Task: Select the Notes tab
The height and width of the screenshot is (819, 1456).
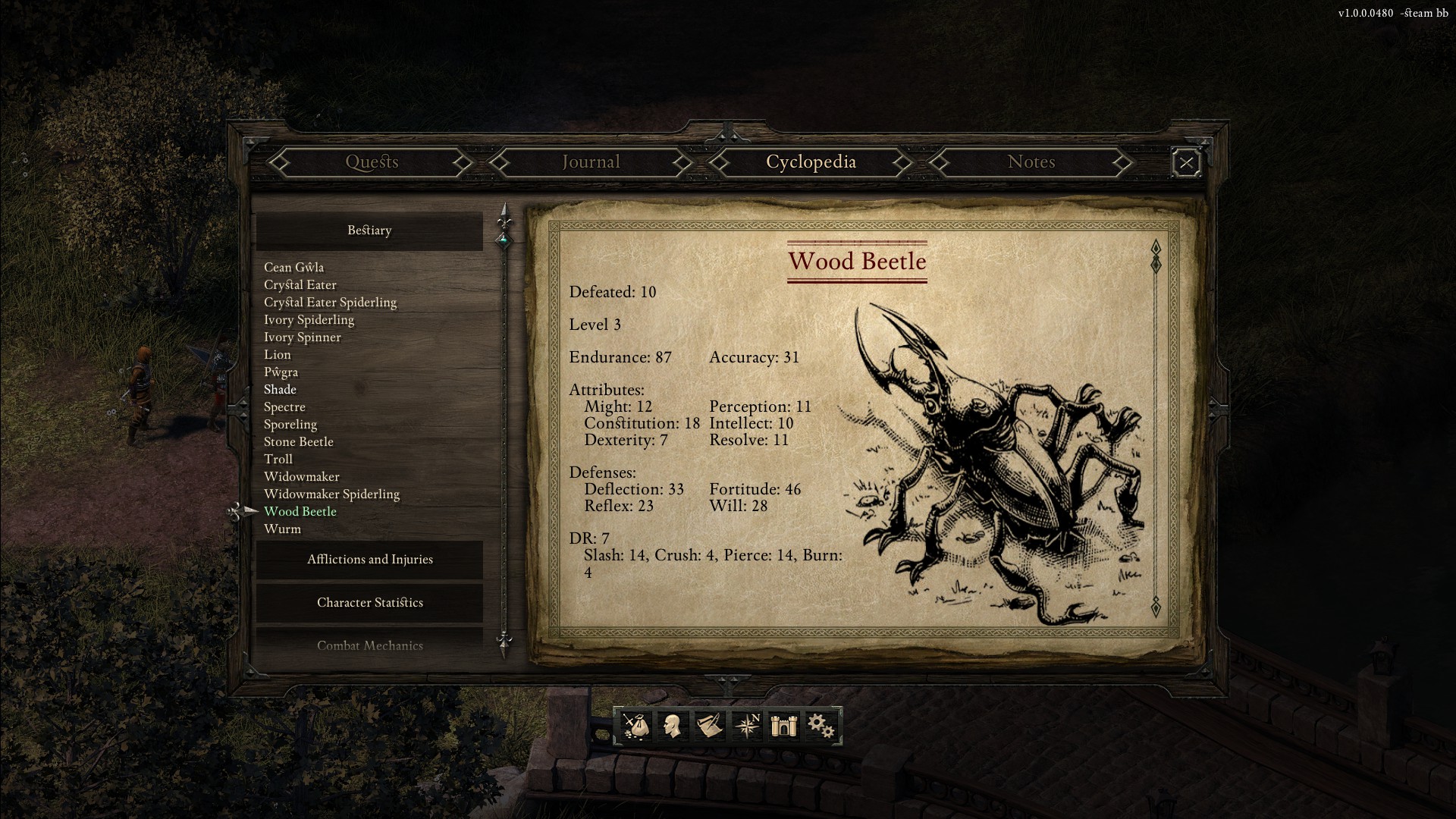Action: (1031, 162)
